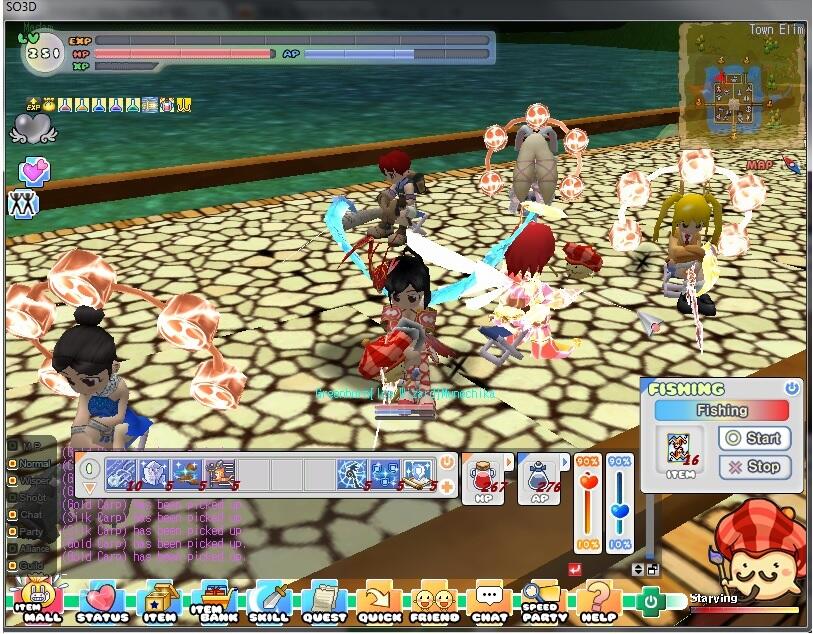Viewport: 813px width, 634px height.
Task: Open the Friend list
Action: point(434,602)
